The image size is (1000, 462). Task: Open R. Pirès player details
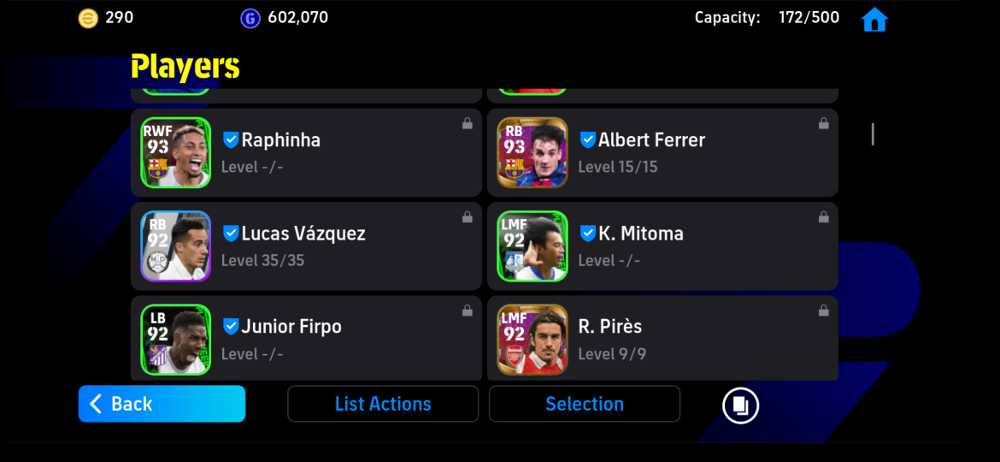(662, 339)
